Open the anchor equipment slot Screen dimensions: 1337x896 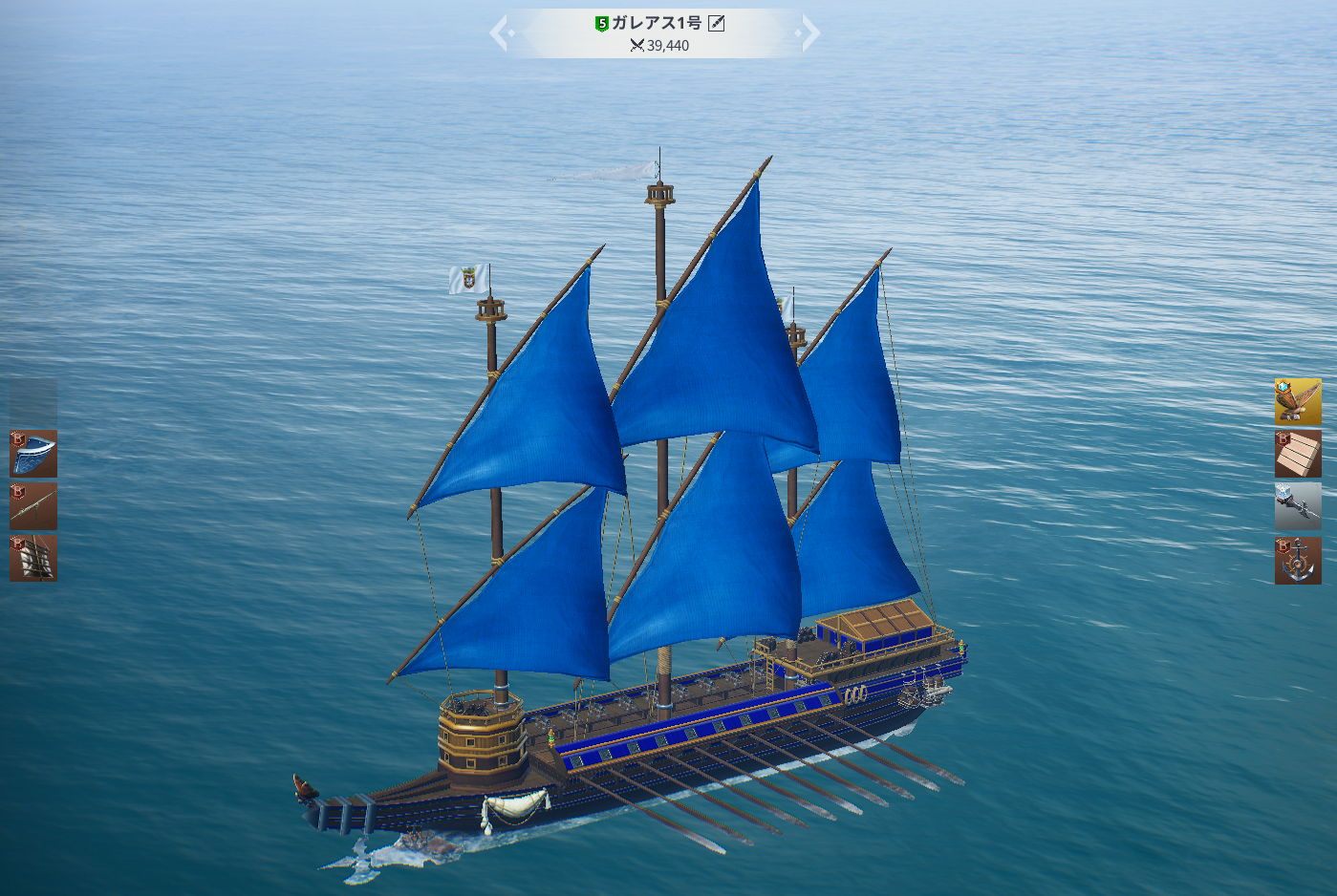tap(1298, 560)
